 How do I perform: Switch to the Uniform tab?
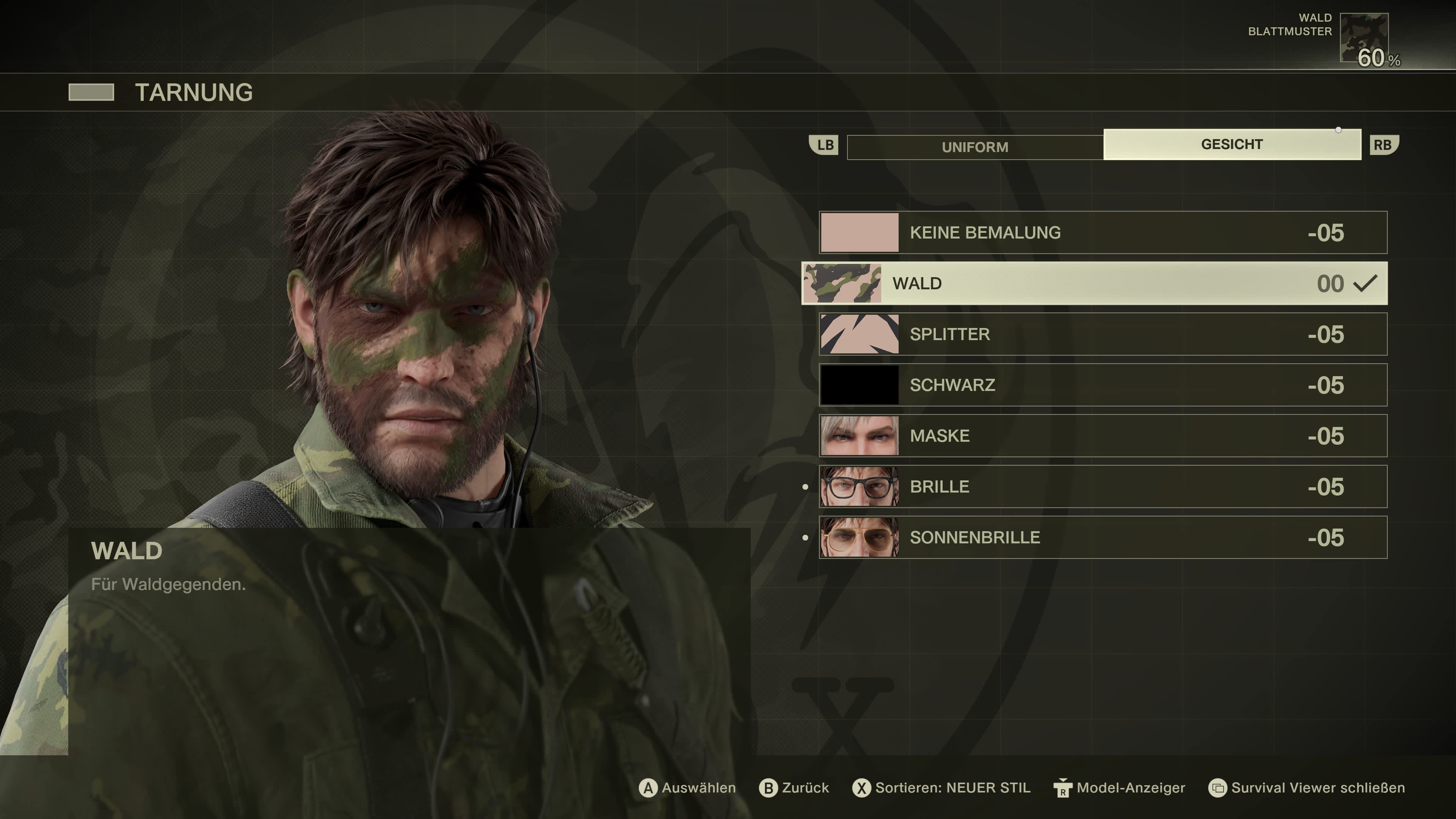click(x=974, y=147)
